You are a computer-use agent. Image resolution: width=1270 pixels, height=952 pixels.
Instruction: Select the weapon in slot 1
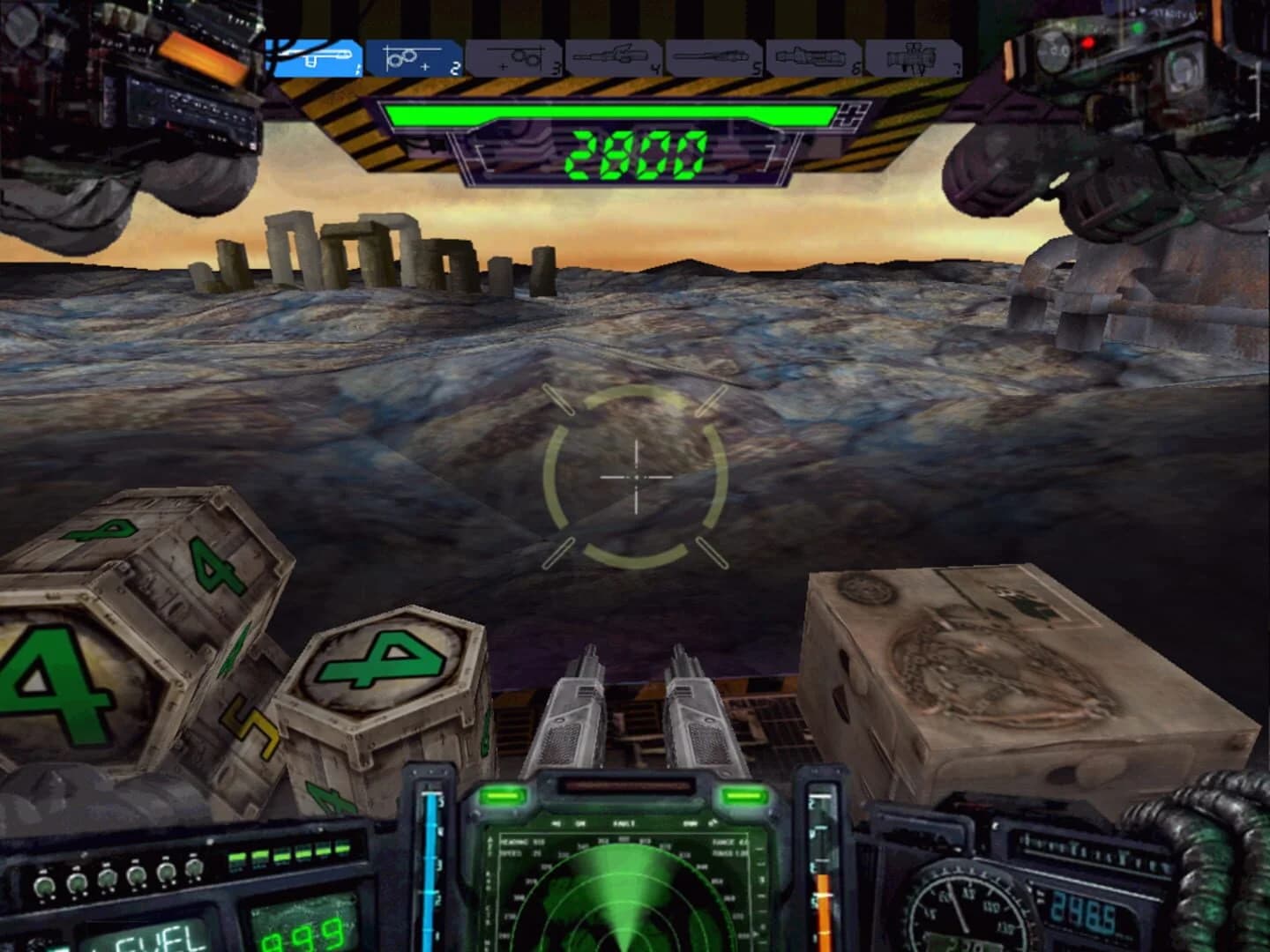(x=316, y=57)
